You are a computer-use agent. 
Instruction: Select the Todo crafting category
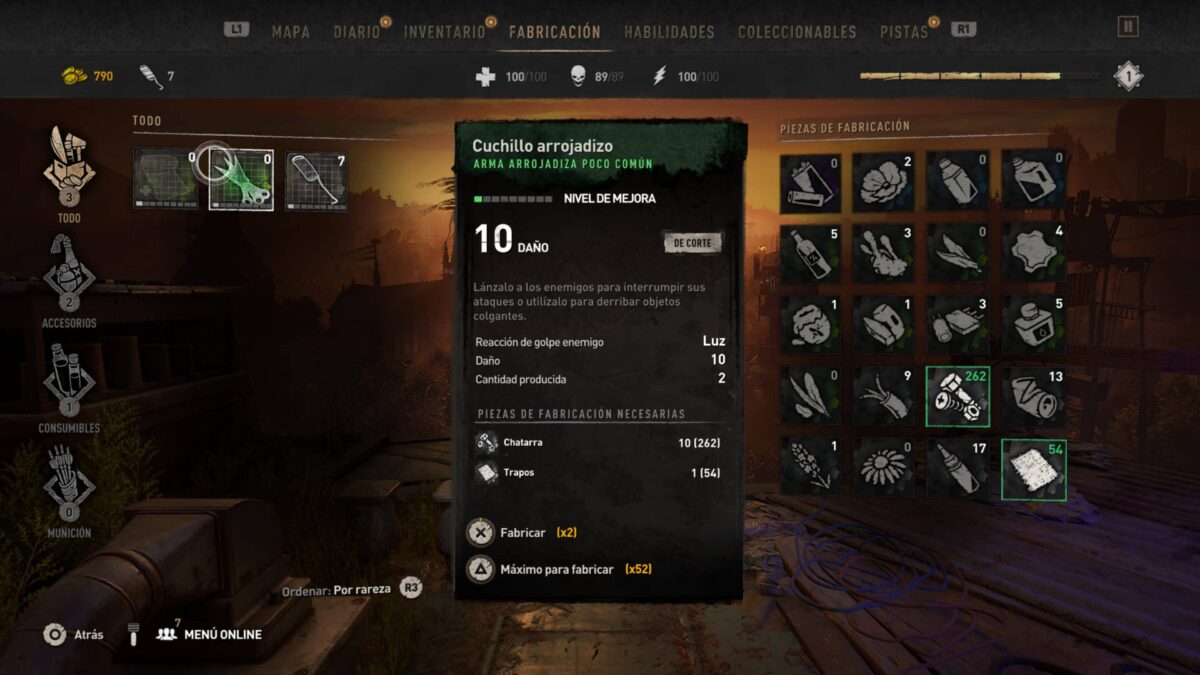pos(69,168)
